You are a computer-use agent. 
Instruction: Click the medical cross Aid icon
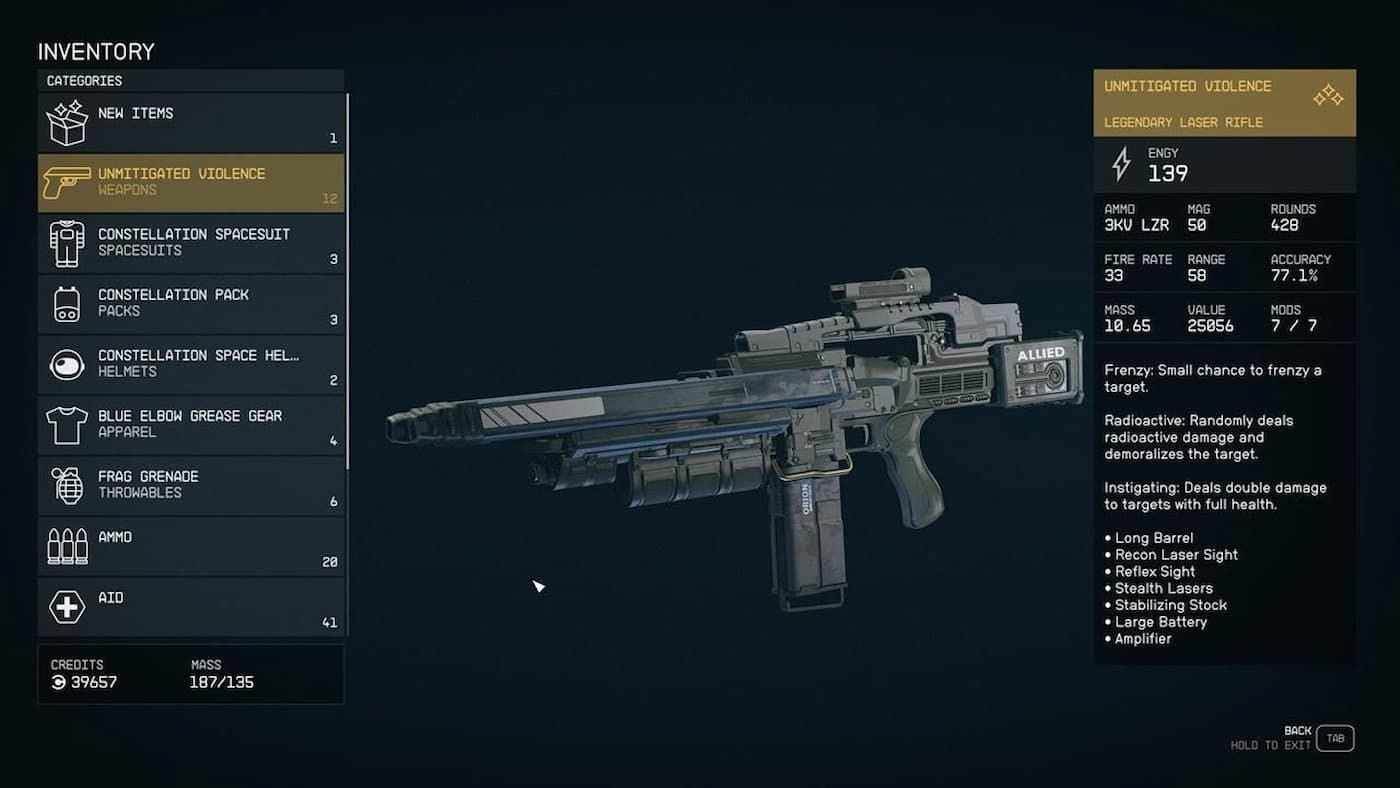(x=66, y=606)
